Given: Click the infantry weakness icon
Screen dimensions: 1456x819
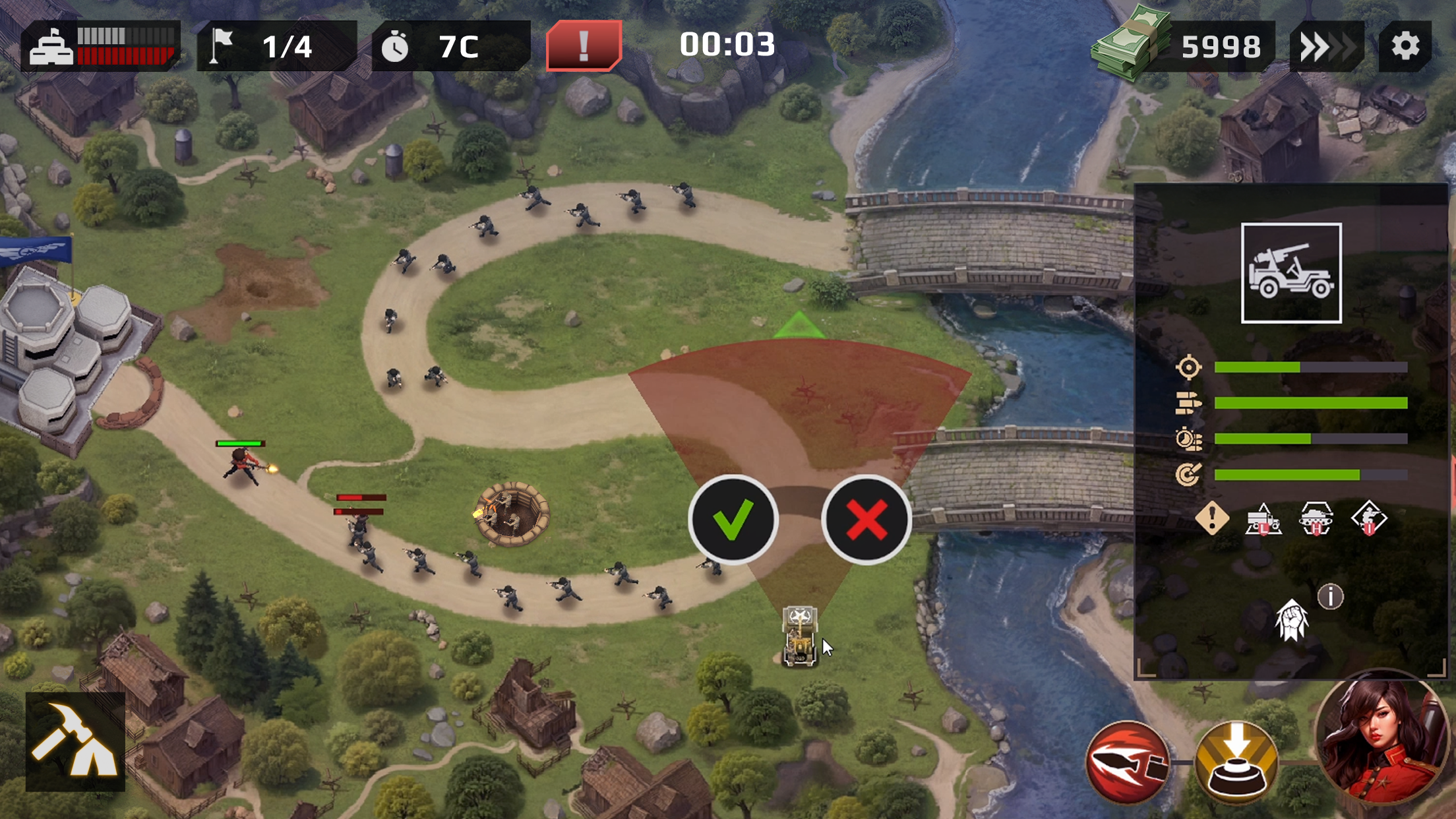Looking at the screenshot, I should point(1370,521).
